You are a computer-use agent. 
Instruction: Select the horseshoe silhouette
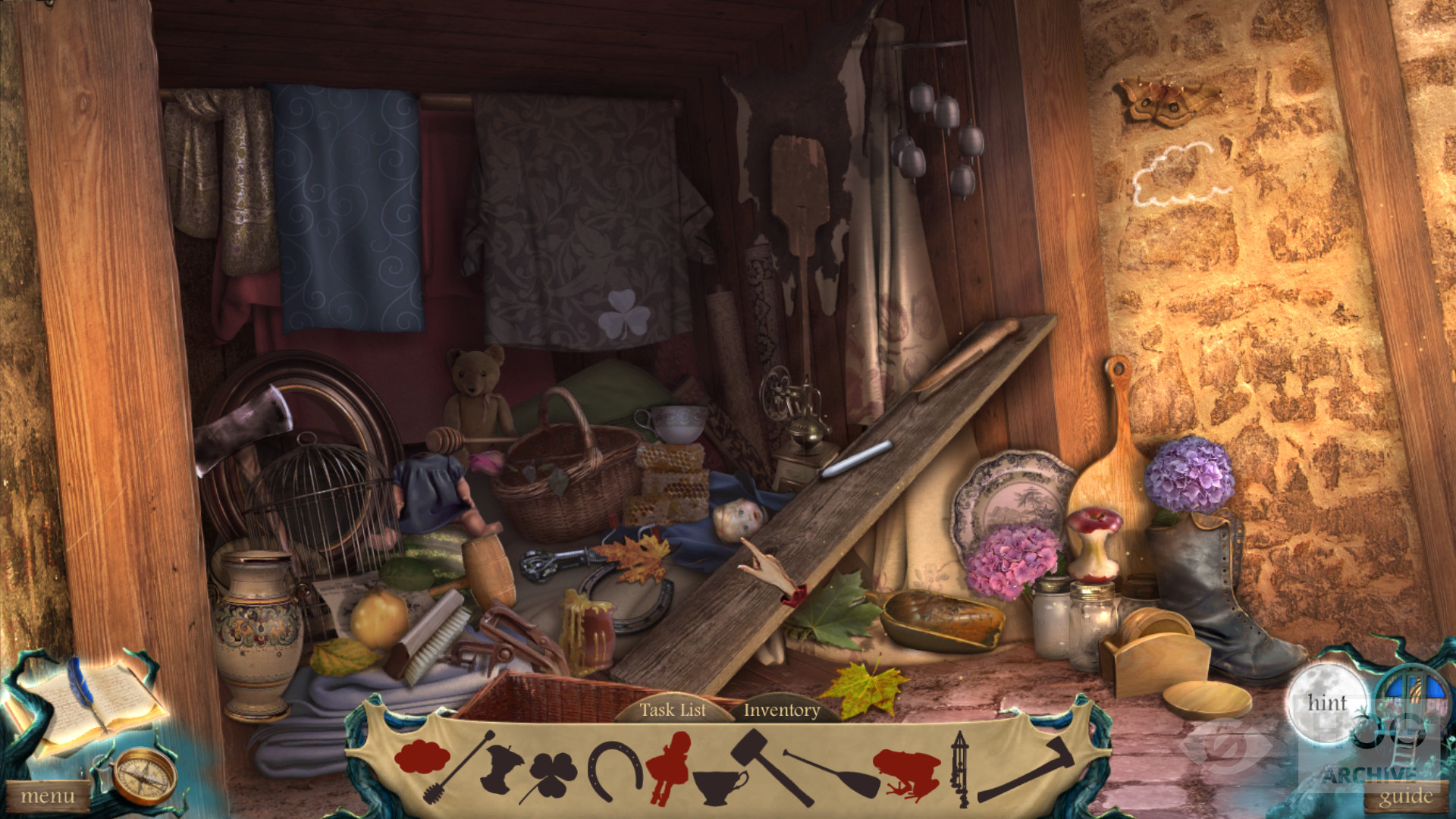614,770
